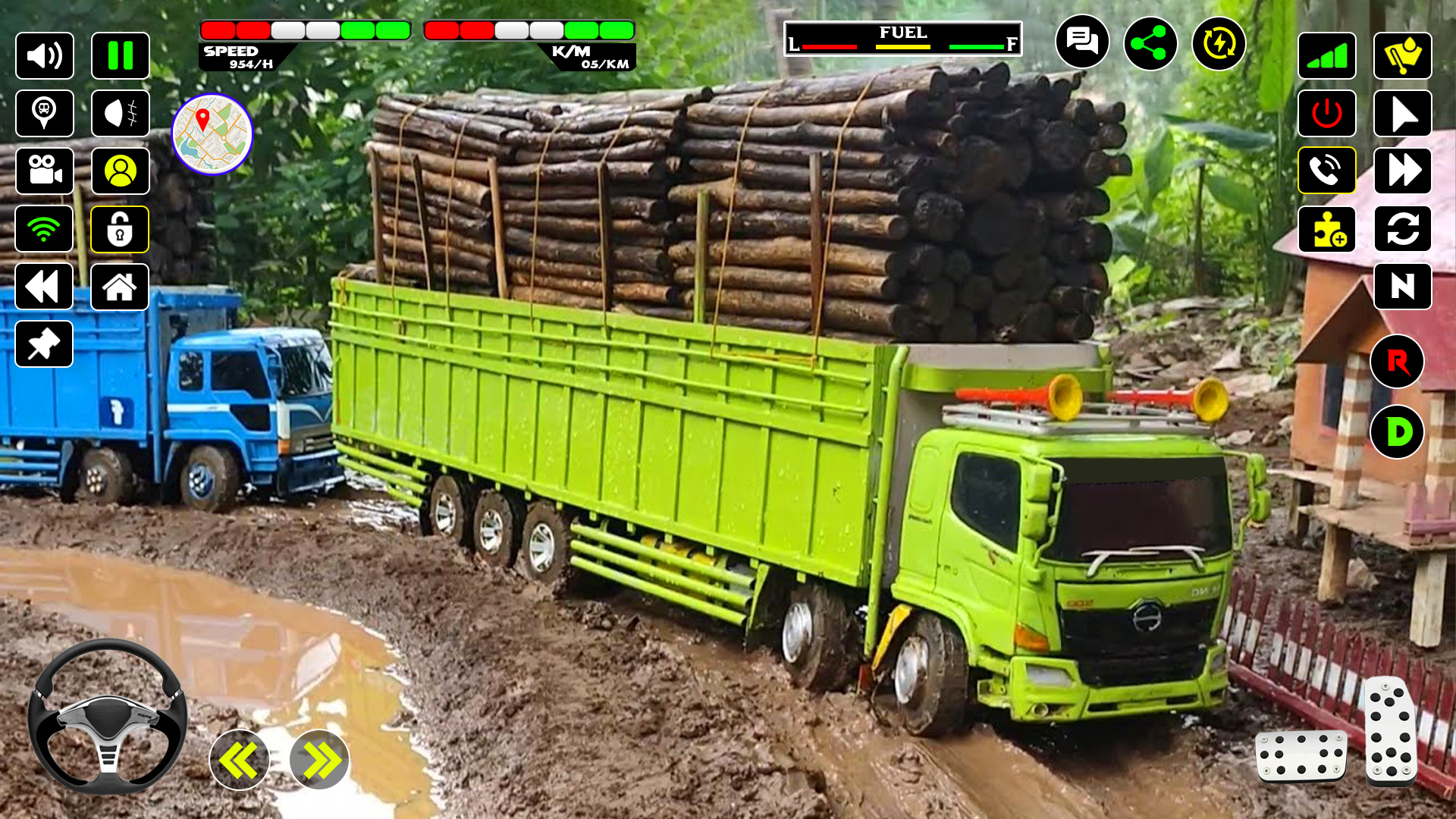Tap the yellow flag reward icon

click(x=1402, y=55)
